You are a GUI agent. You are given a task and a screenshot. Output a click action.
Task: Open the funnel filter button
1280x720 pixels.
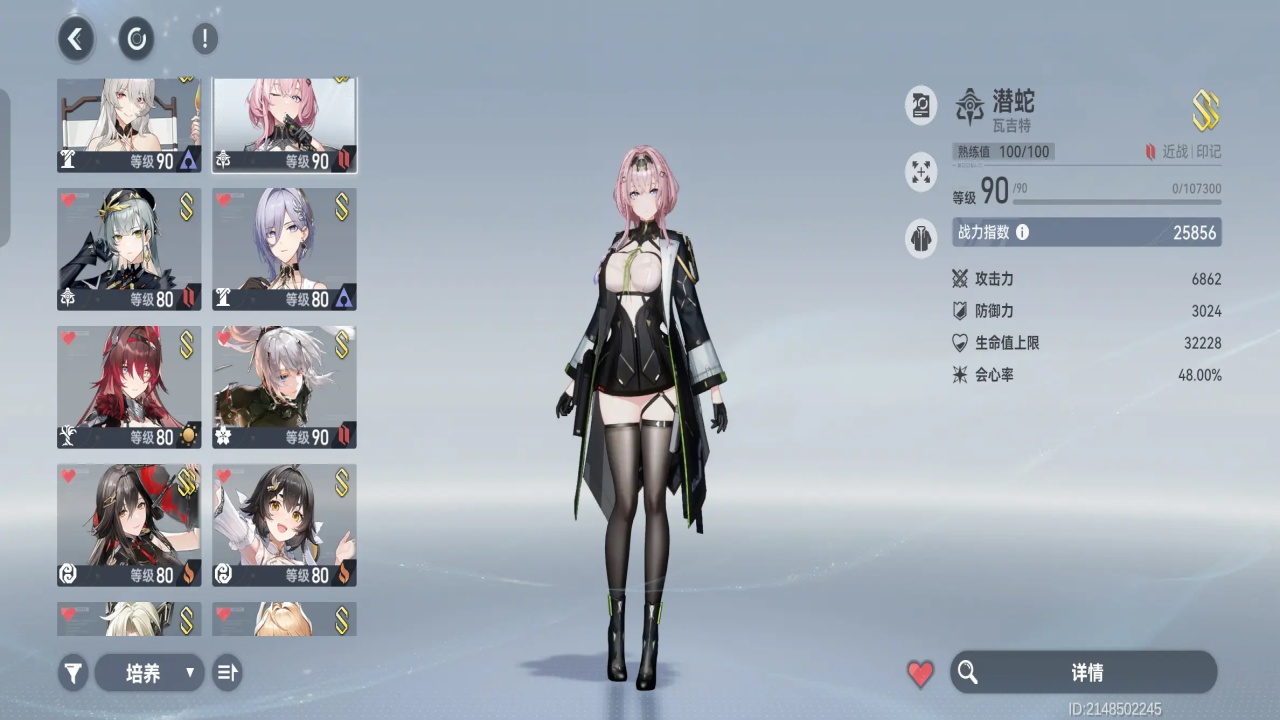click(73, 673)
